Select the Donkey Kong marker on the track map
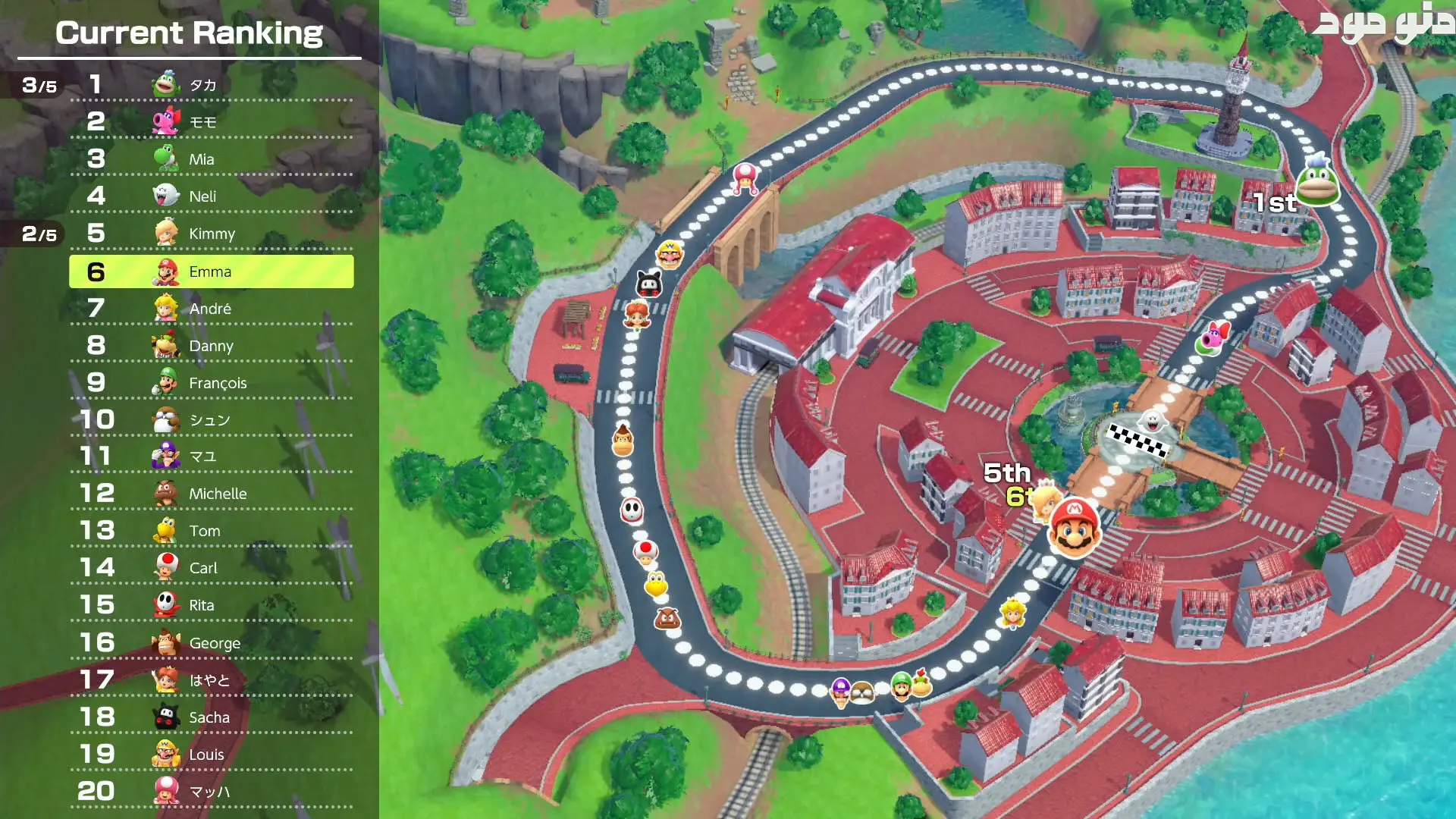The width and height of the screenshot is (1456, 819). (623, 440)
